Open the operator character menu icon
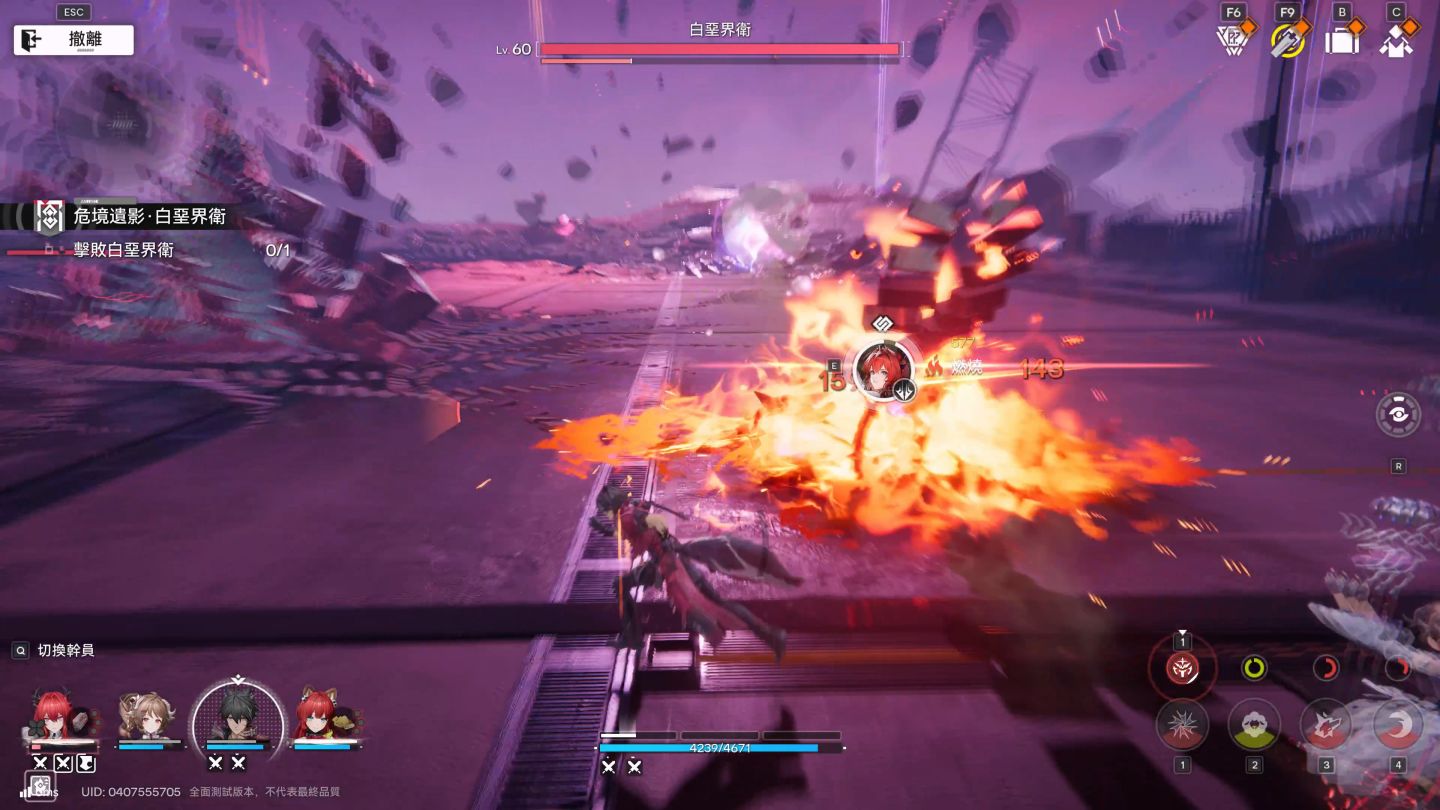 [x=1396, y=41]
